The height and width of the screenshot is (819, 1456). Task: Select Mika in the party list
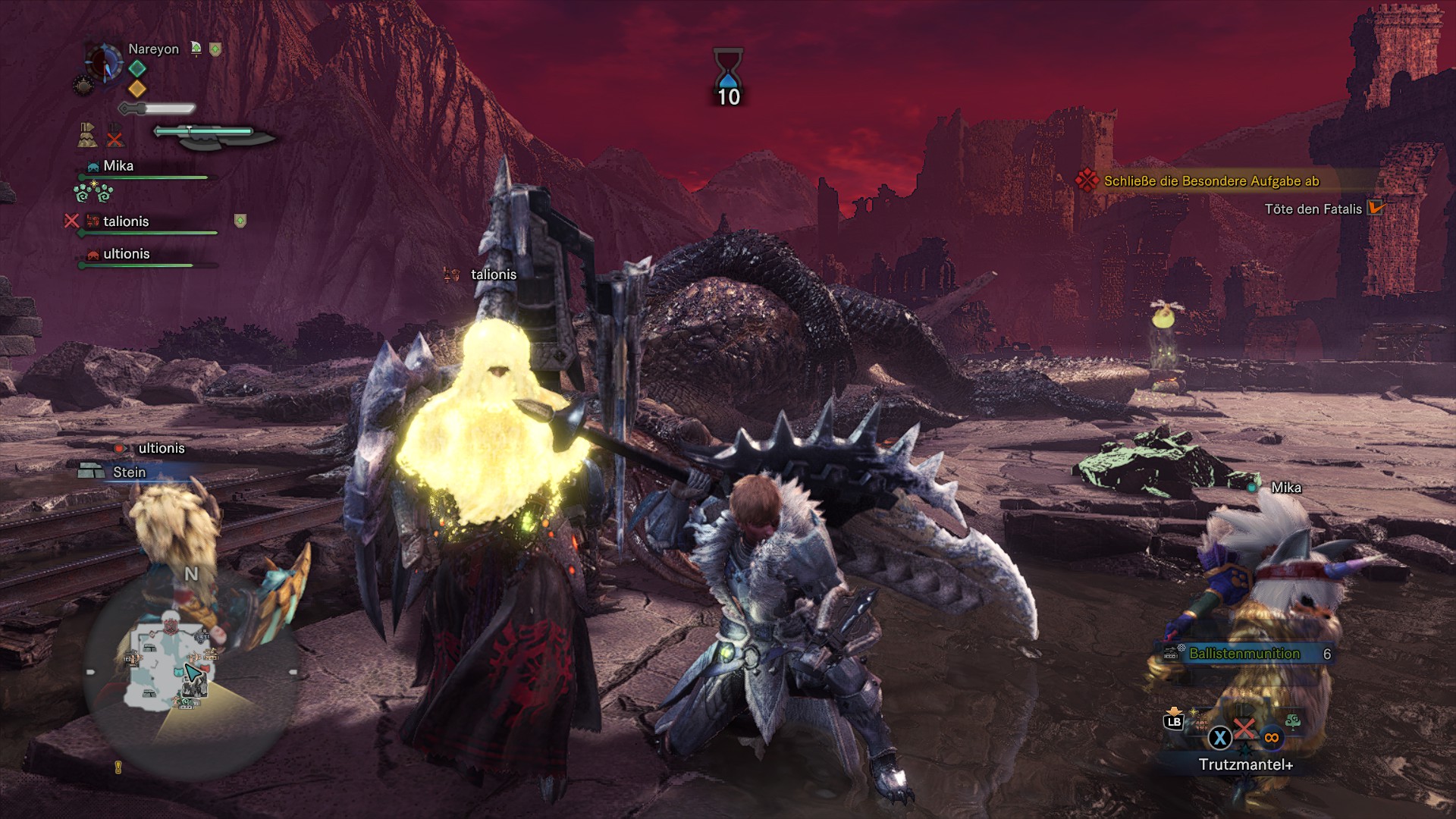[118, 166]
